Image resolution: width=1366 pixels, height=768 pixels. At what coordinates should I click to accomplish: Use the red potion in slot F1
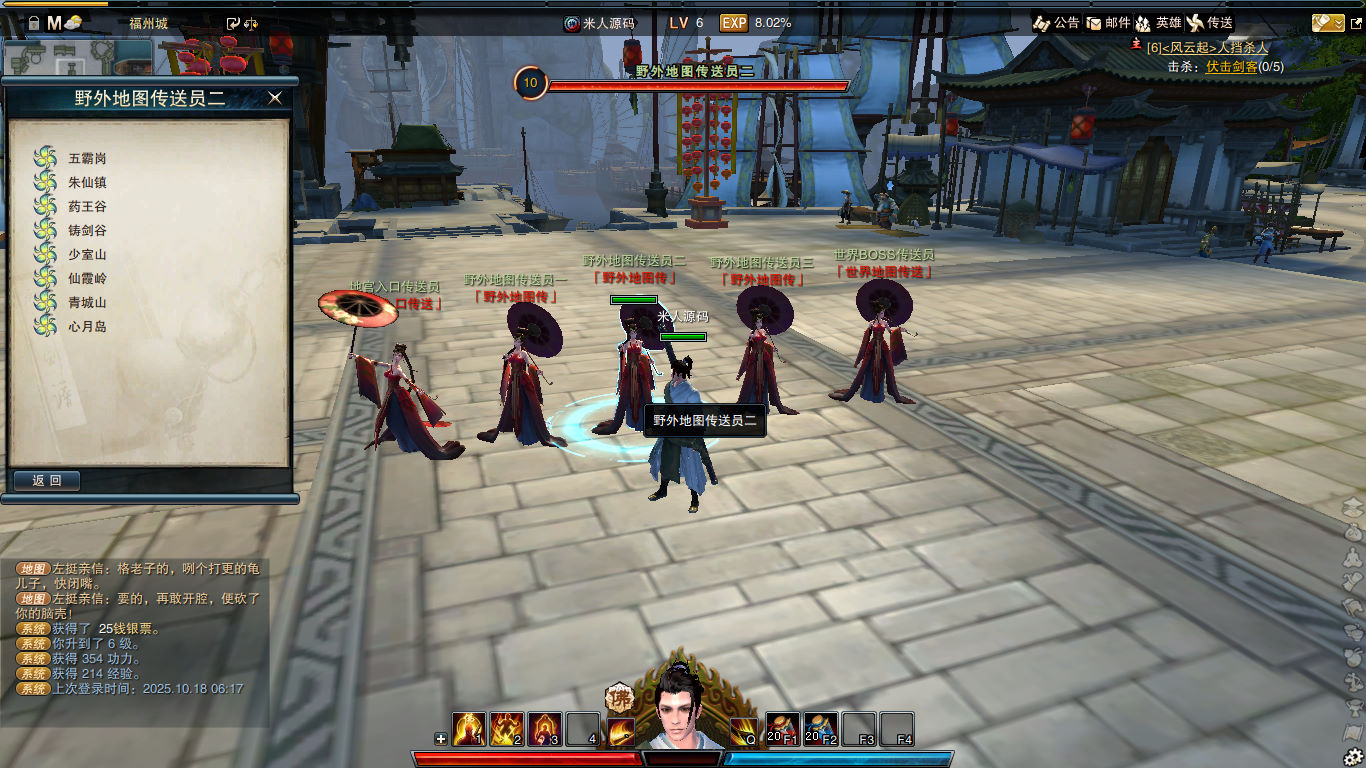pyautogui.click(x=782, y=729)
